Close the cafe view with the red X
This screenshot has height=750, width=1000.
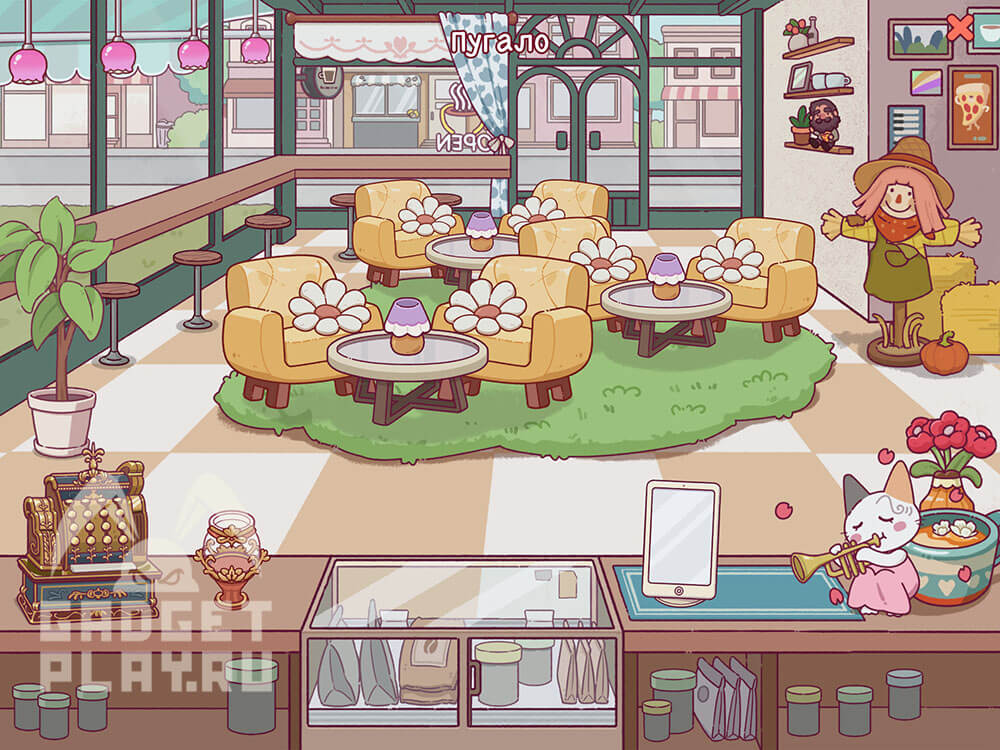pos(959,28)
